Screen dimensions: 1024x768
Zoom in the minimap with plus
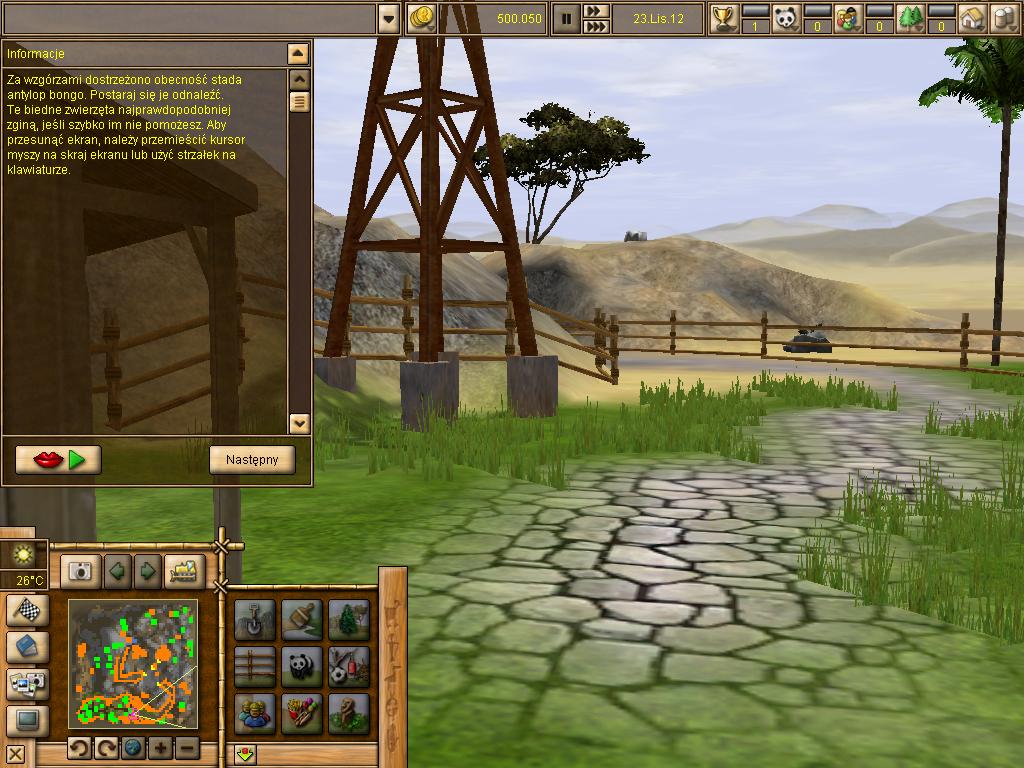click(x=160, y=748)
